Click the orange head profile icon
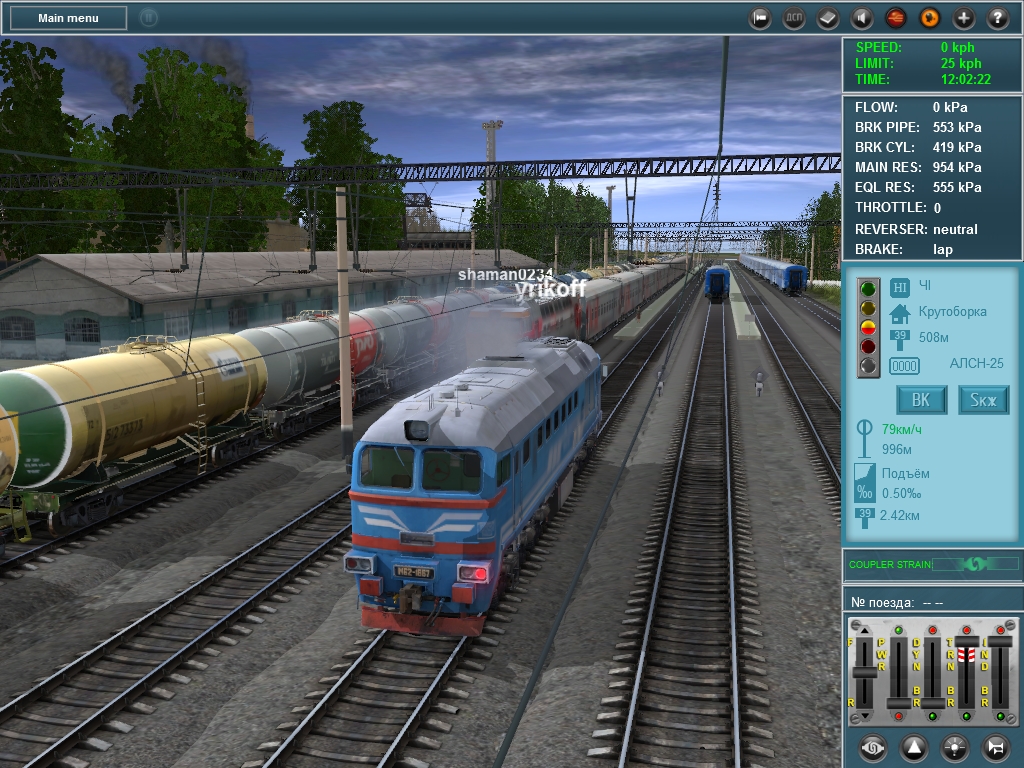 coord(930,18)
